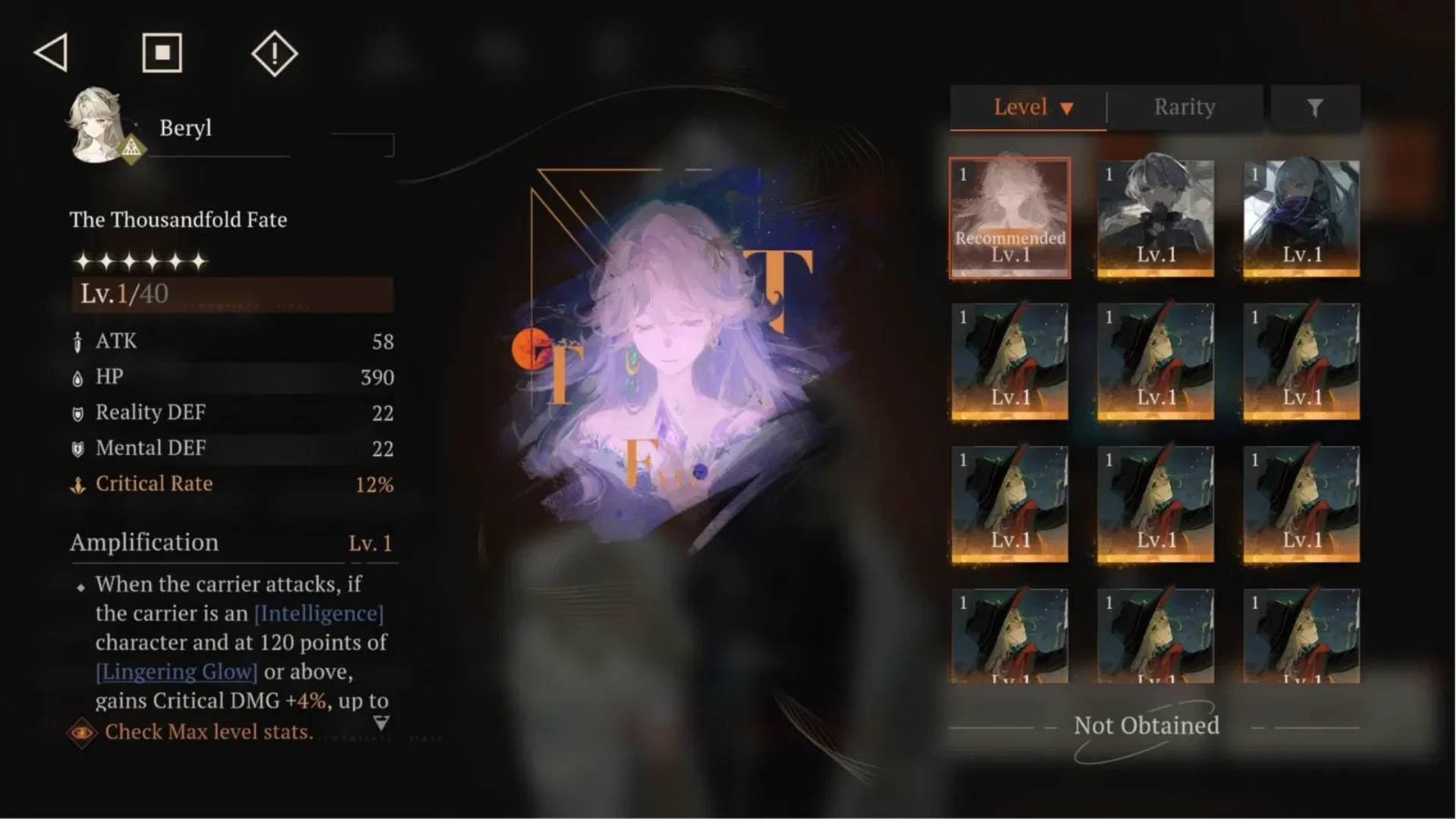Screen dimensions: 1456x819
Task: Open the Lingering Glow keyword link
Action: click(x=177, y=672)
